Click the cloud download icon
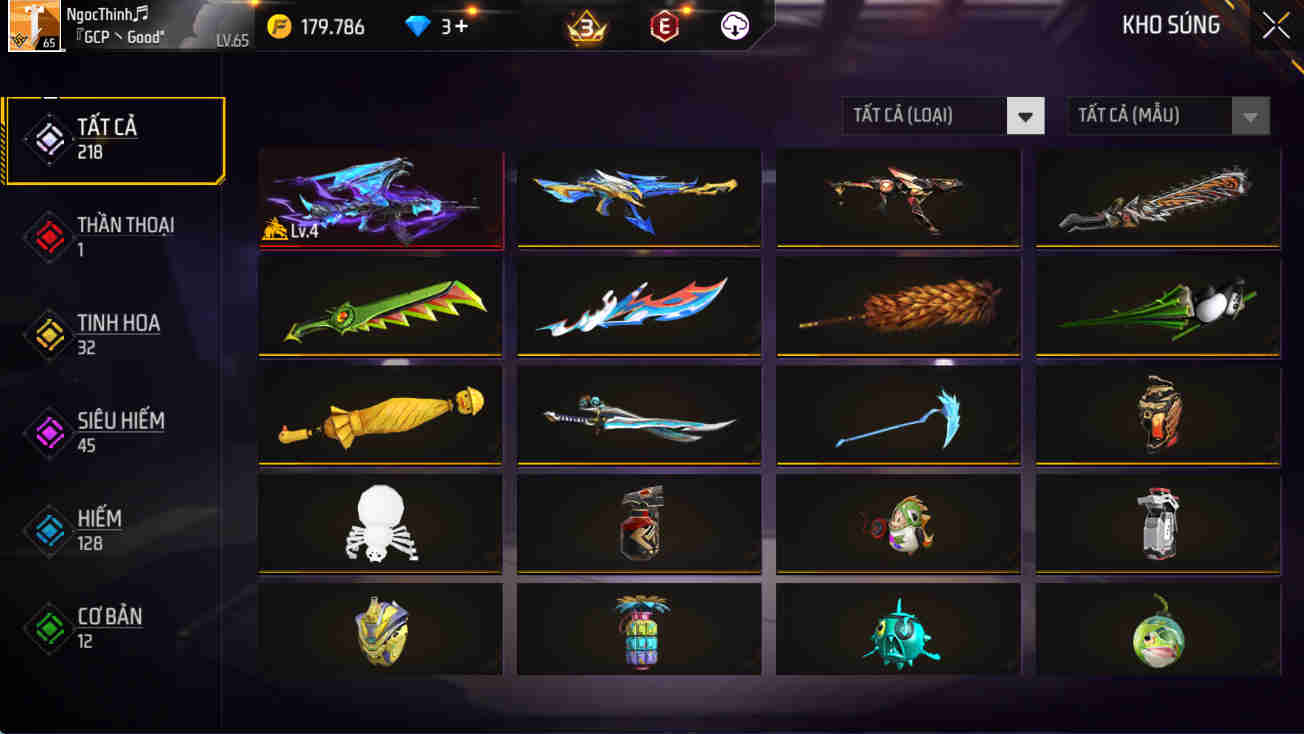The width and height of the screenshot is (1304, 734). click(733, 26)
